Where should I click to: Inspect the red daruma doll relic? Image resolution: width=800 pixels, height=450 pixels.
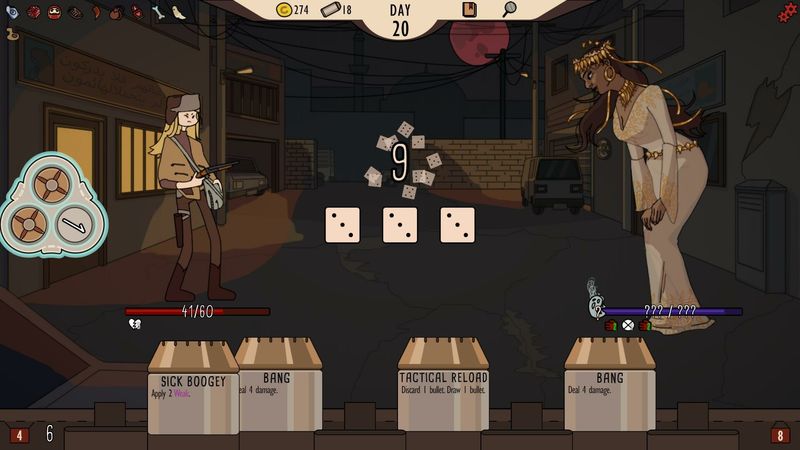click(54, 13)
